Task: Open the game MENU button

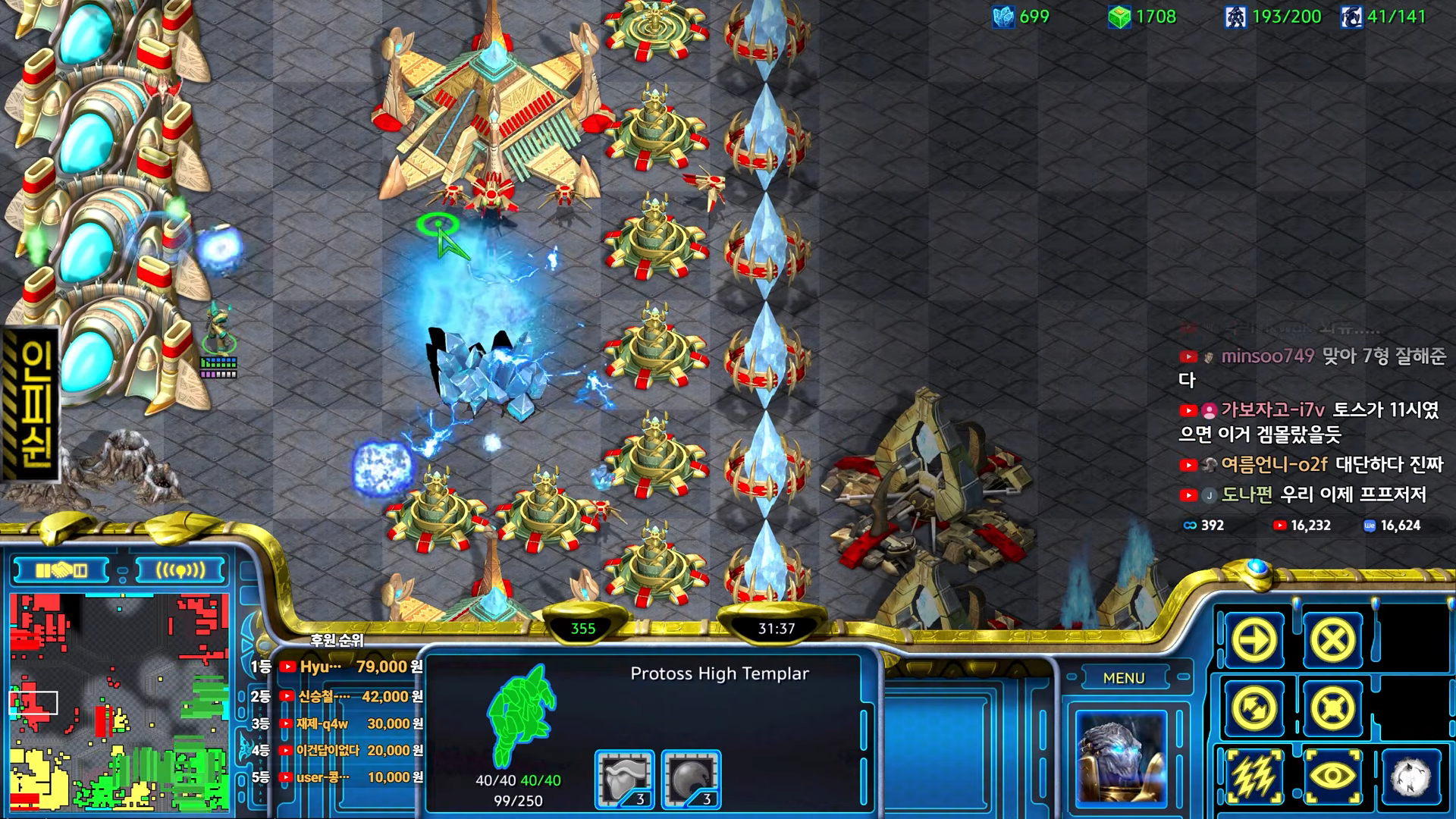Action: coord(1124,678)
